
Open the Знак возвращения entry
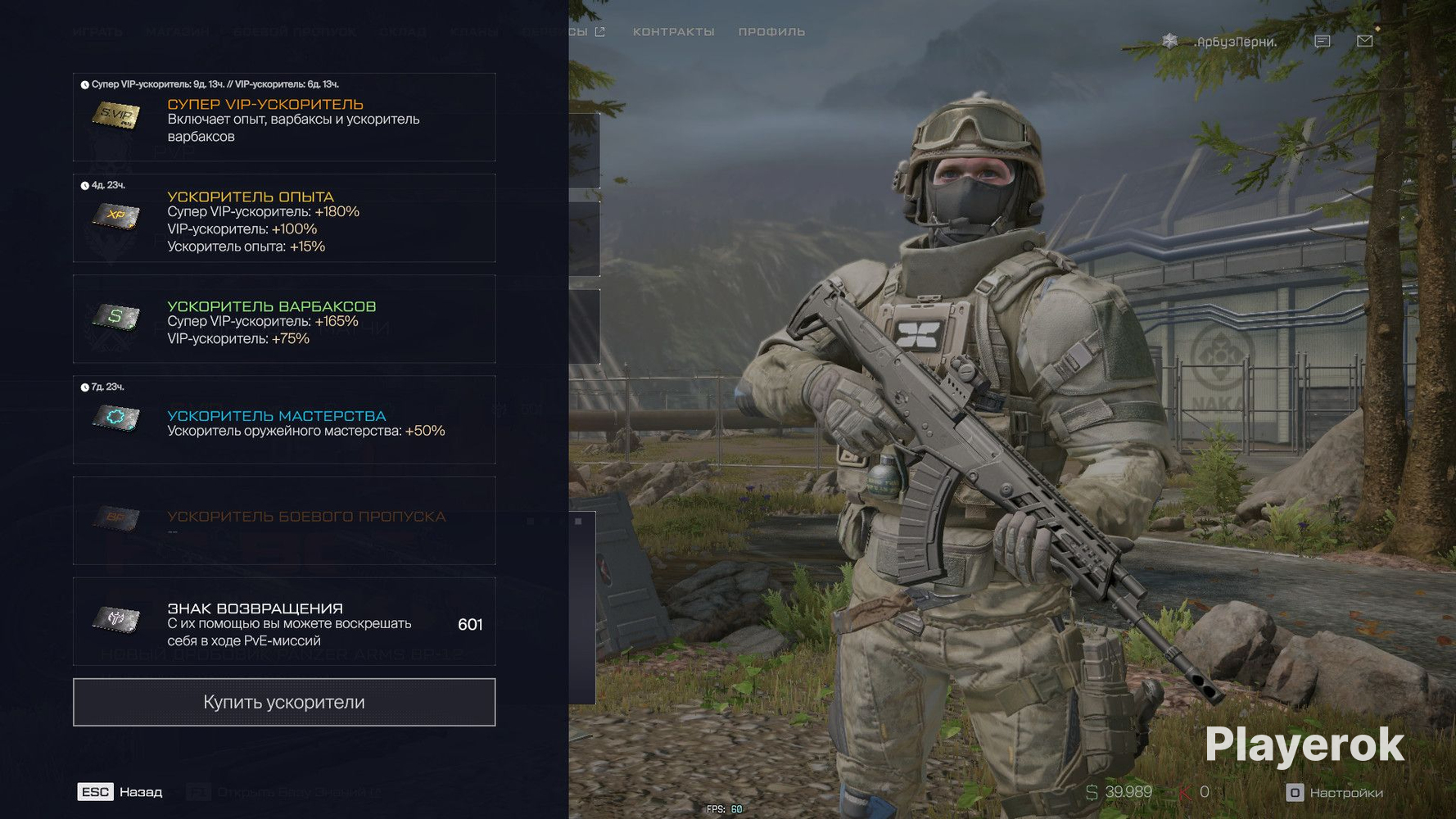[x=284, y=622]
